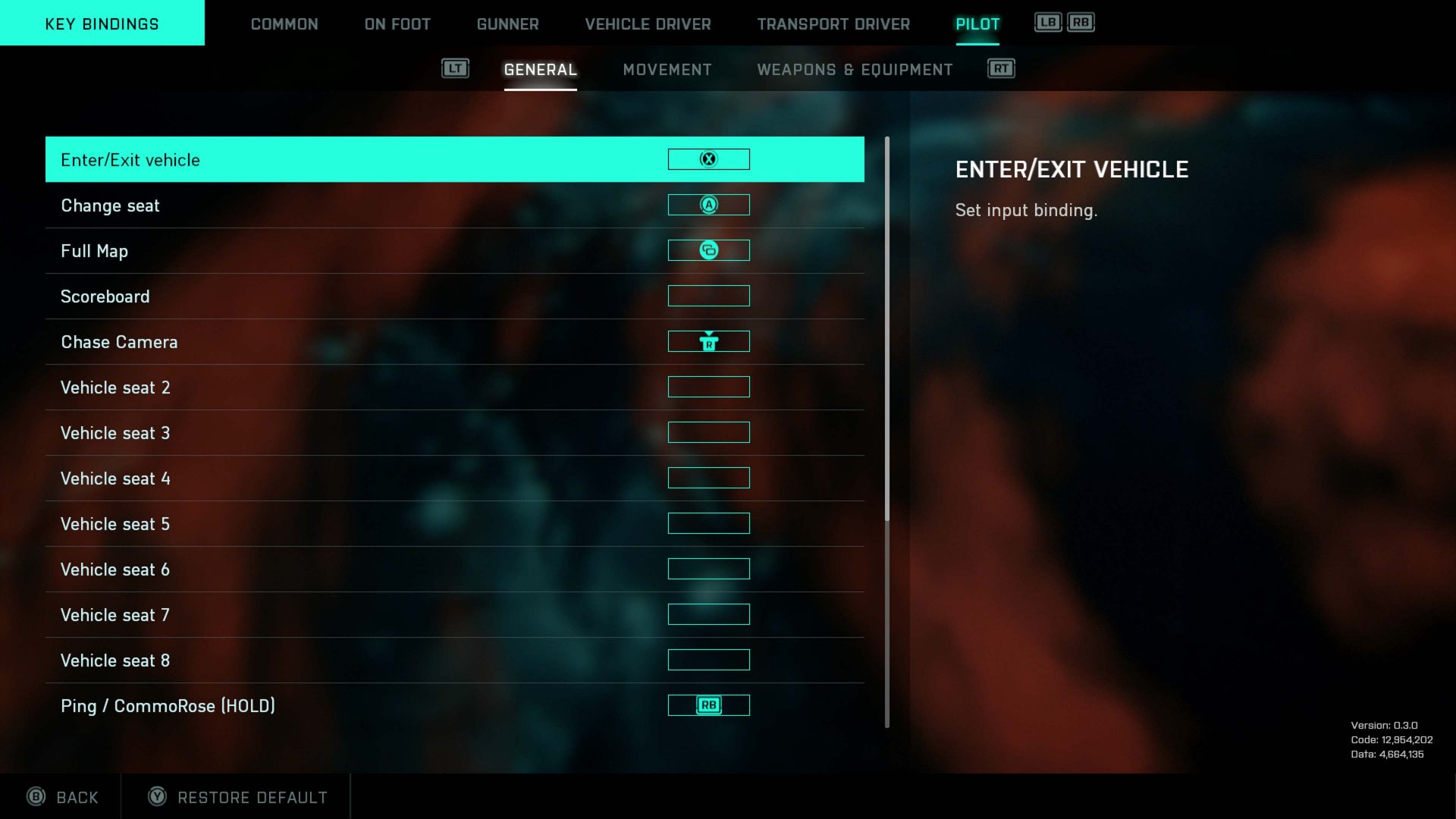Click the RB icon in the top bar

click(x=1080, y=22)
